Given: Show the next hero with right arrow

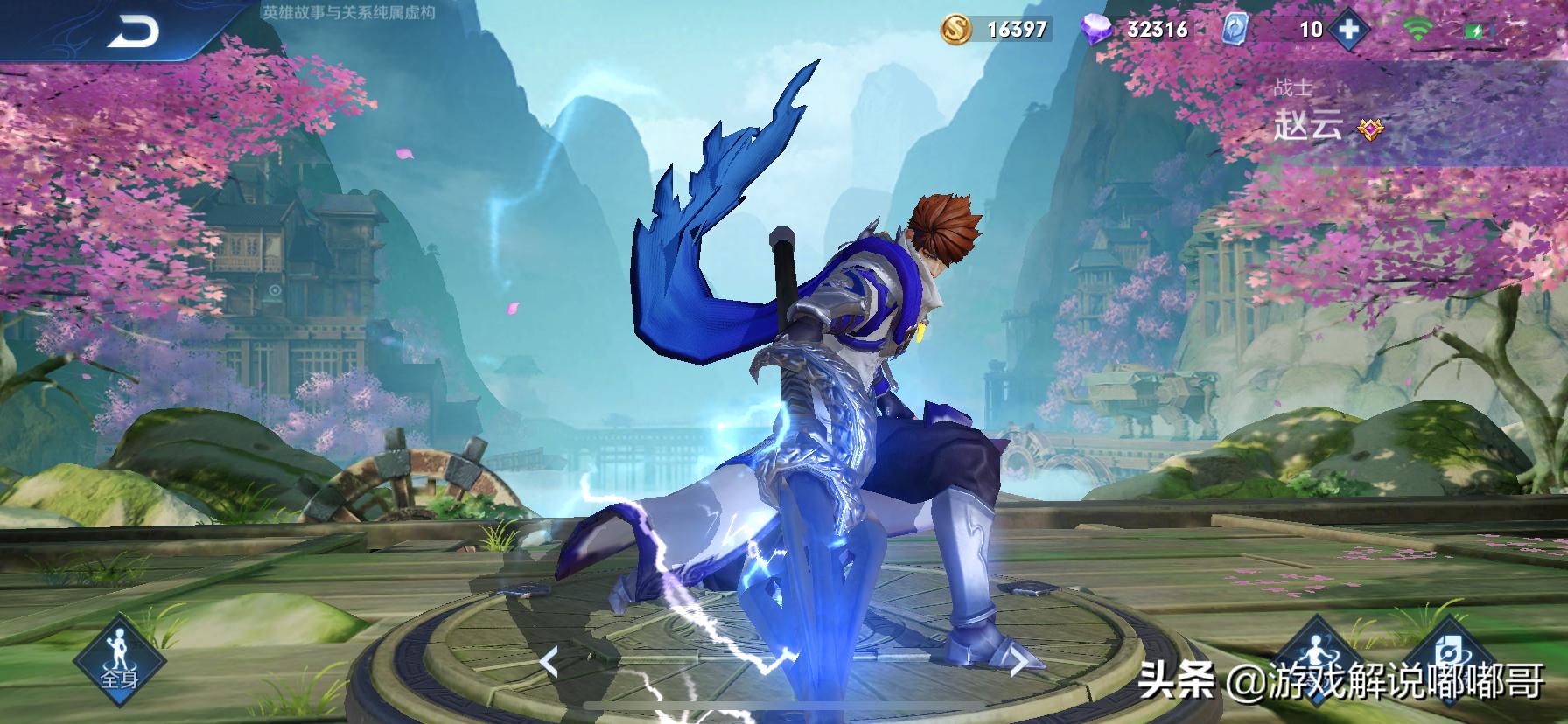Looking at the screenshot, I should pyautogui.click(x=1019, y=662).
